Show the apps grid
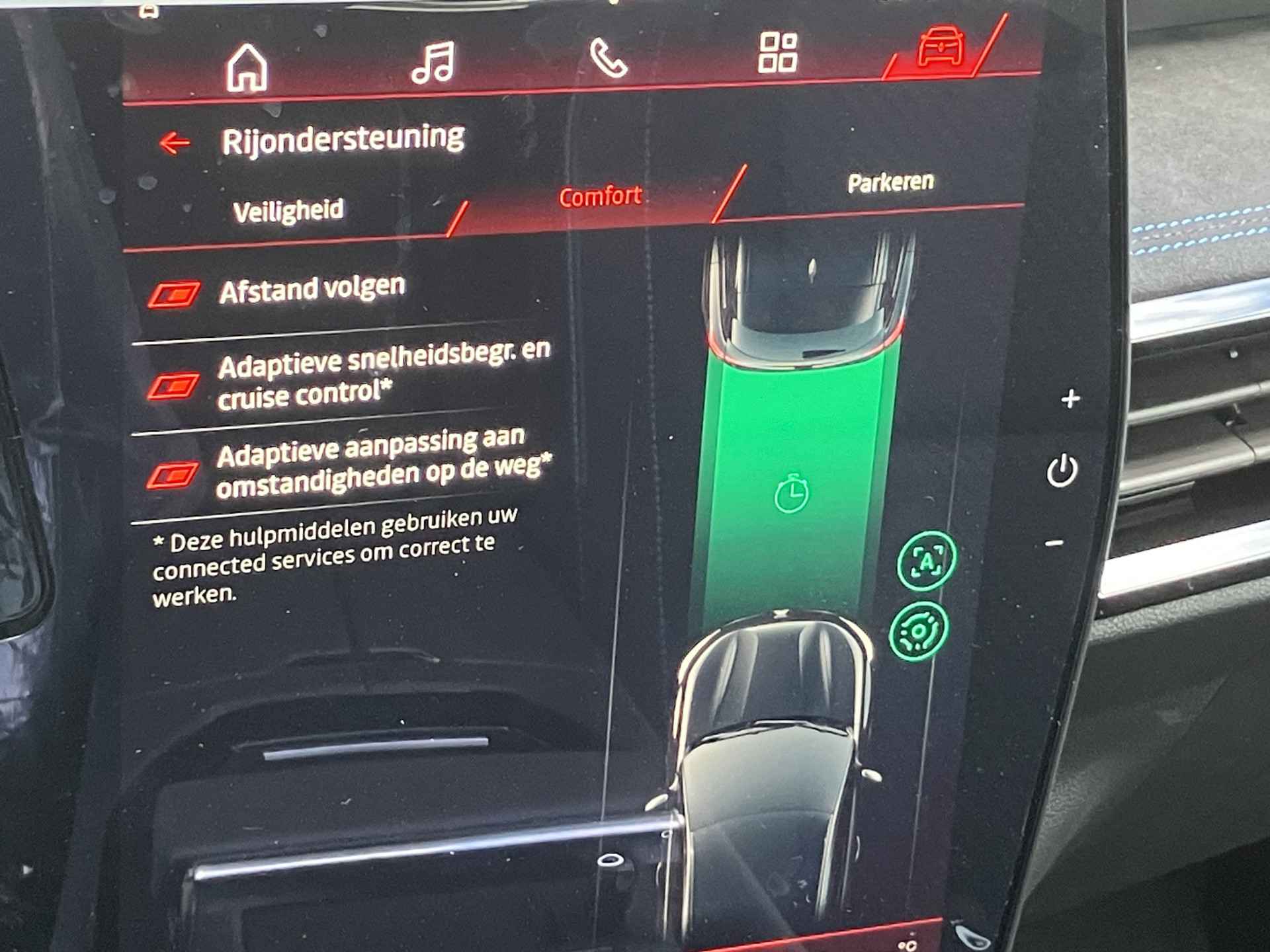Image resolution: width=1270 pixels, height=952 pixels. click(778, 52)
